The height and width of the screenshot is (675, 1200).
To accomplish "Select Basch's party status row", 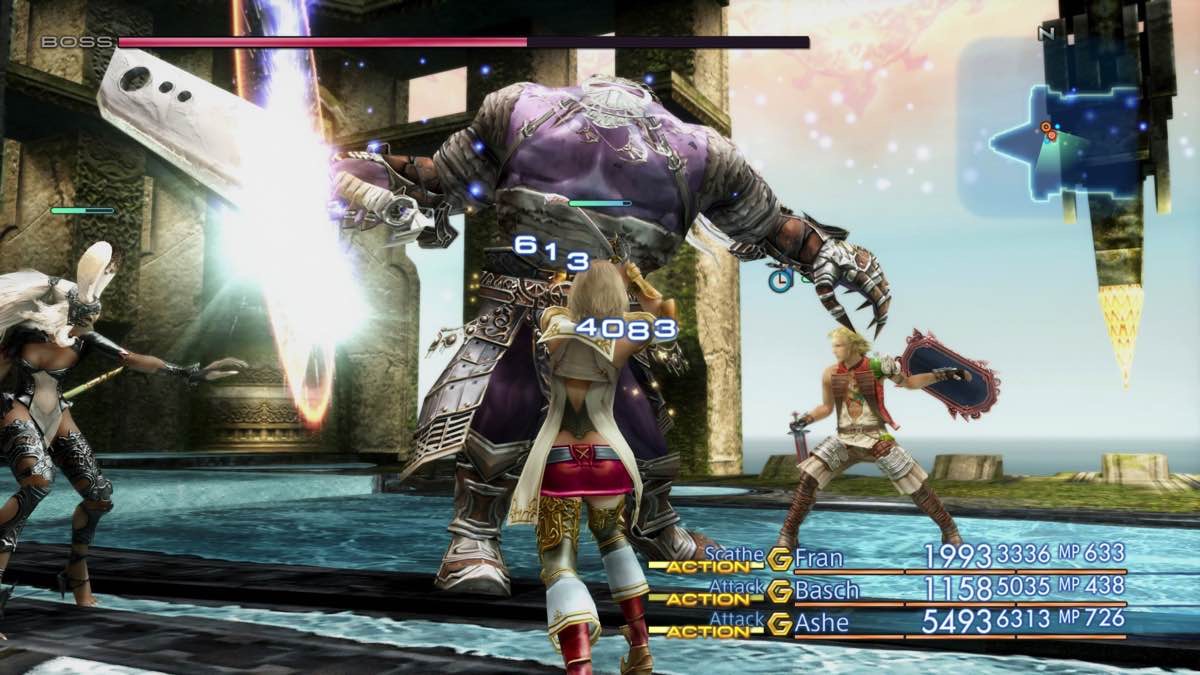I will point(890,589).
